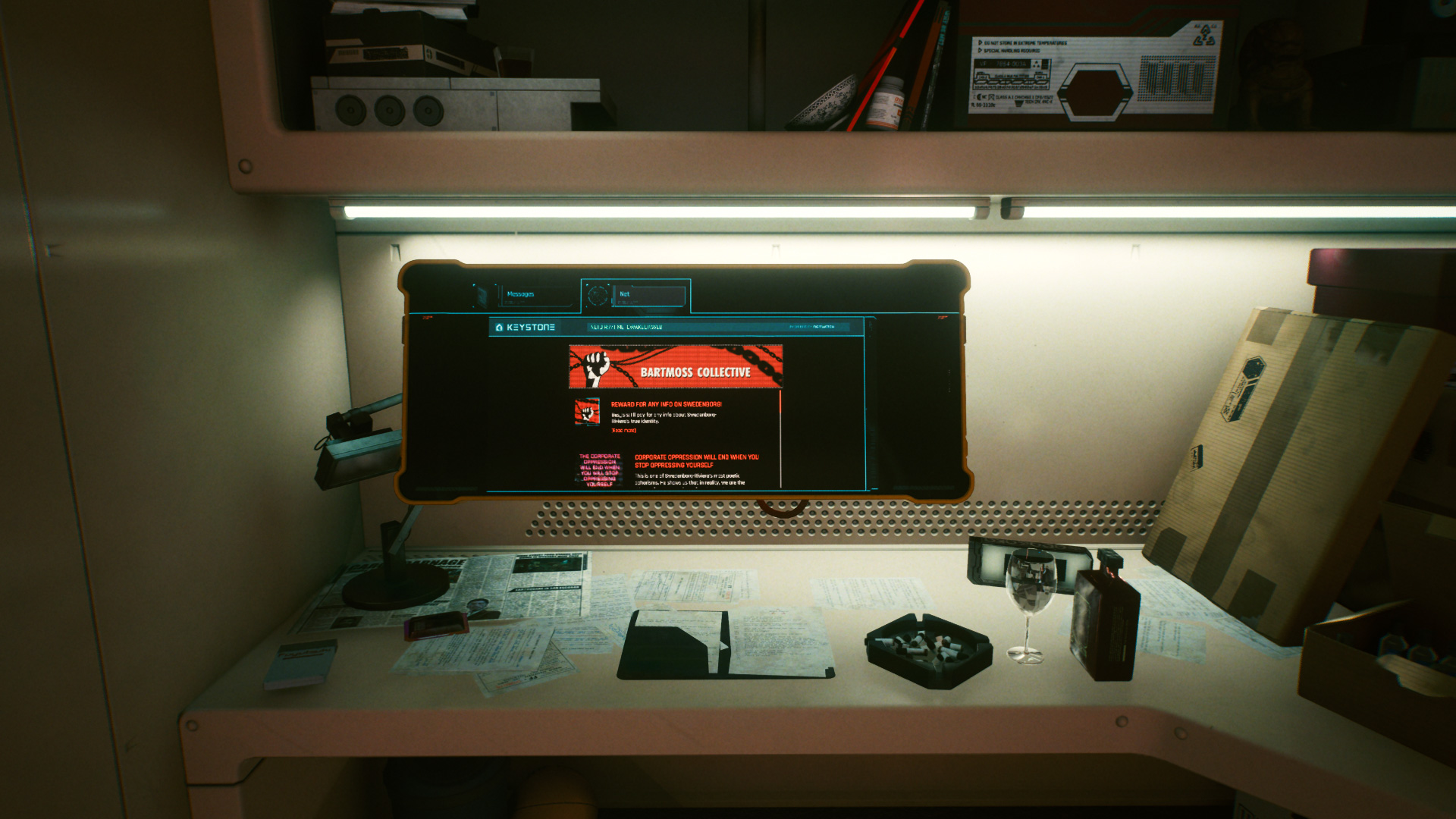Image resolution: width=1456 pixels, height=819 pixels.
Task: Open the Swedenborg reward headline
Action: tap(666, 405)
